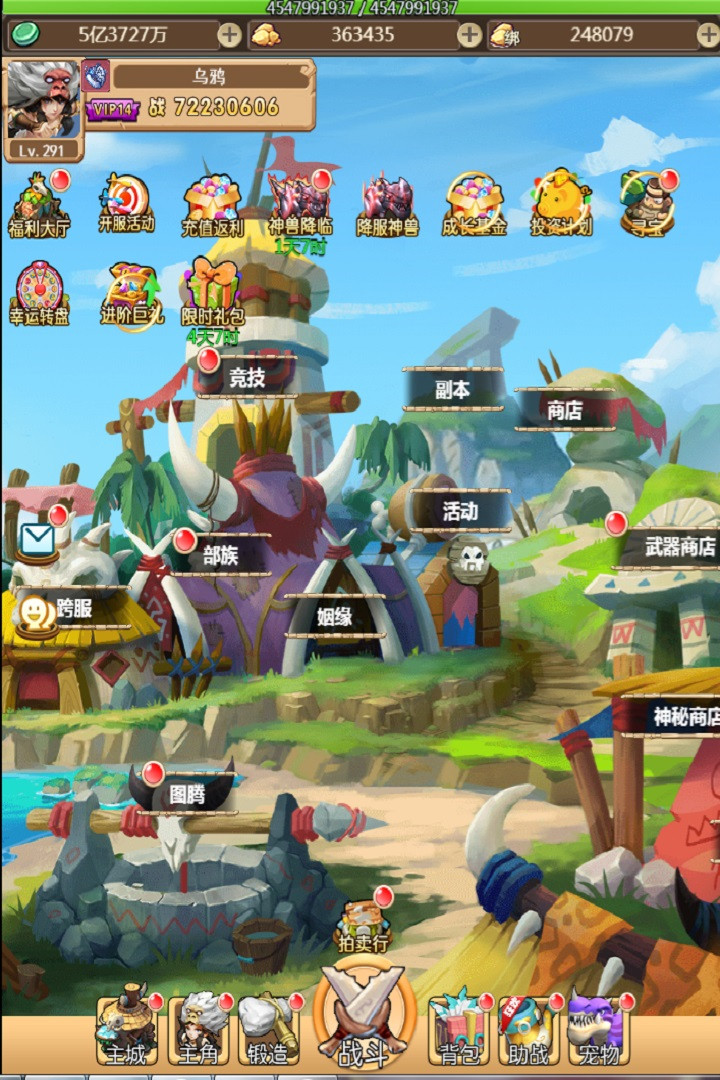Enter the 竞技 arena building label
The image size is (720, 1080).
247,378
